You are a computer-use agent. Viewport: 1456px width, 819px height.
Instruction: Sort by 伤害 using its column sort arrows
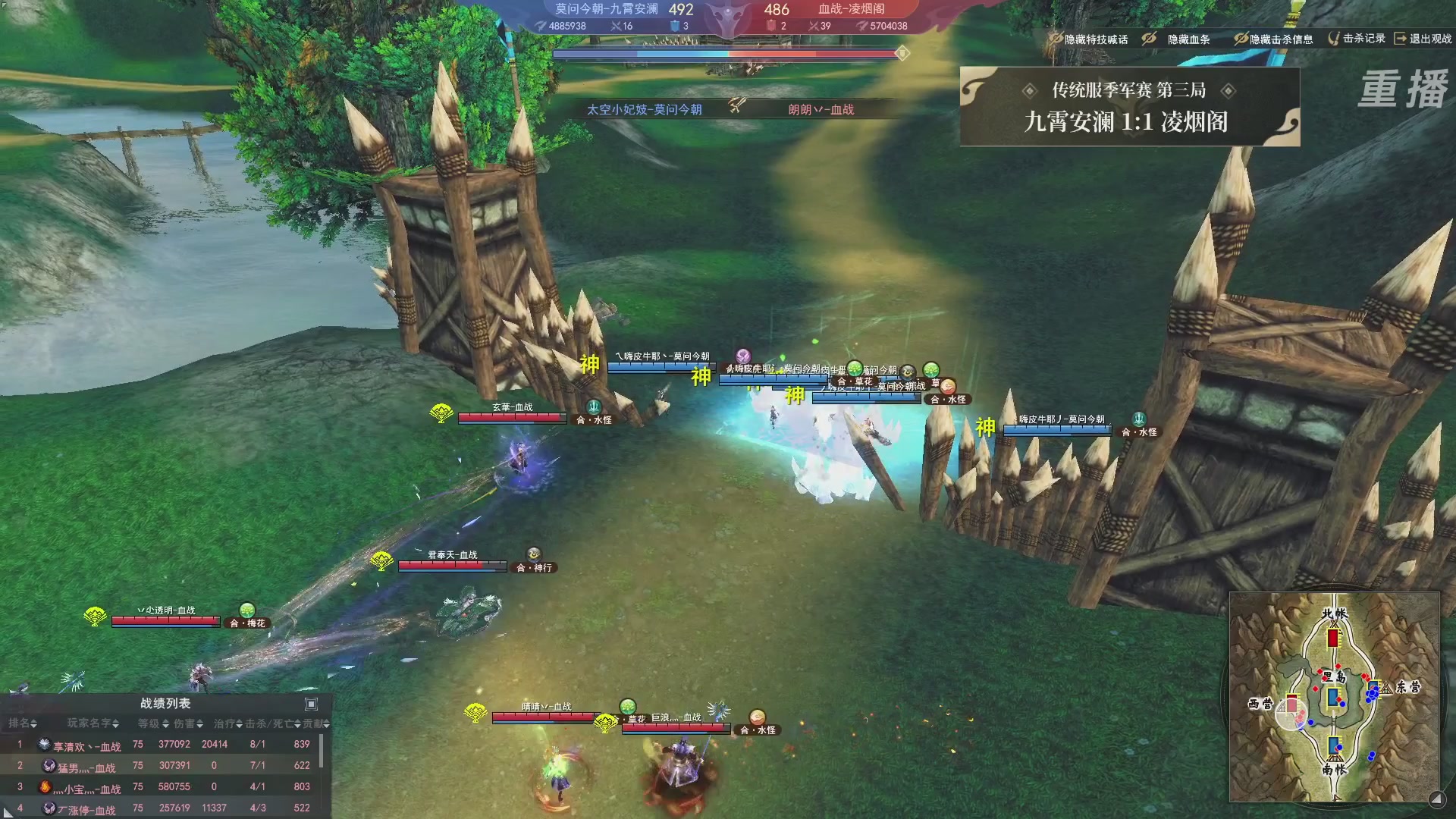tap(200, 724)
